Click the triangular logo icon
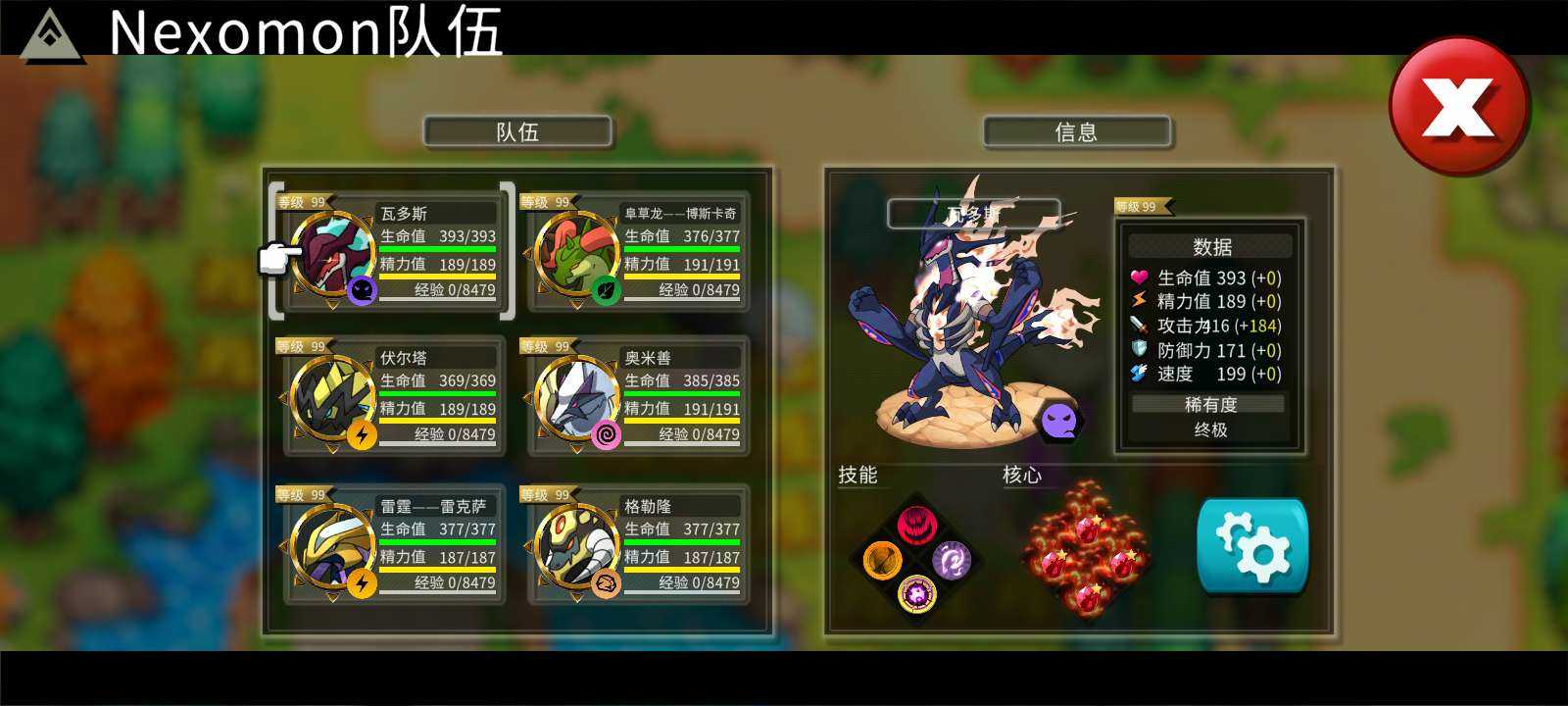Screen dimensions: 1568x706 [53, 35]
